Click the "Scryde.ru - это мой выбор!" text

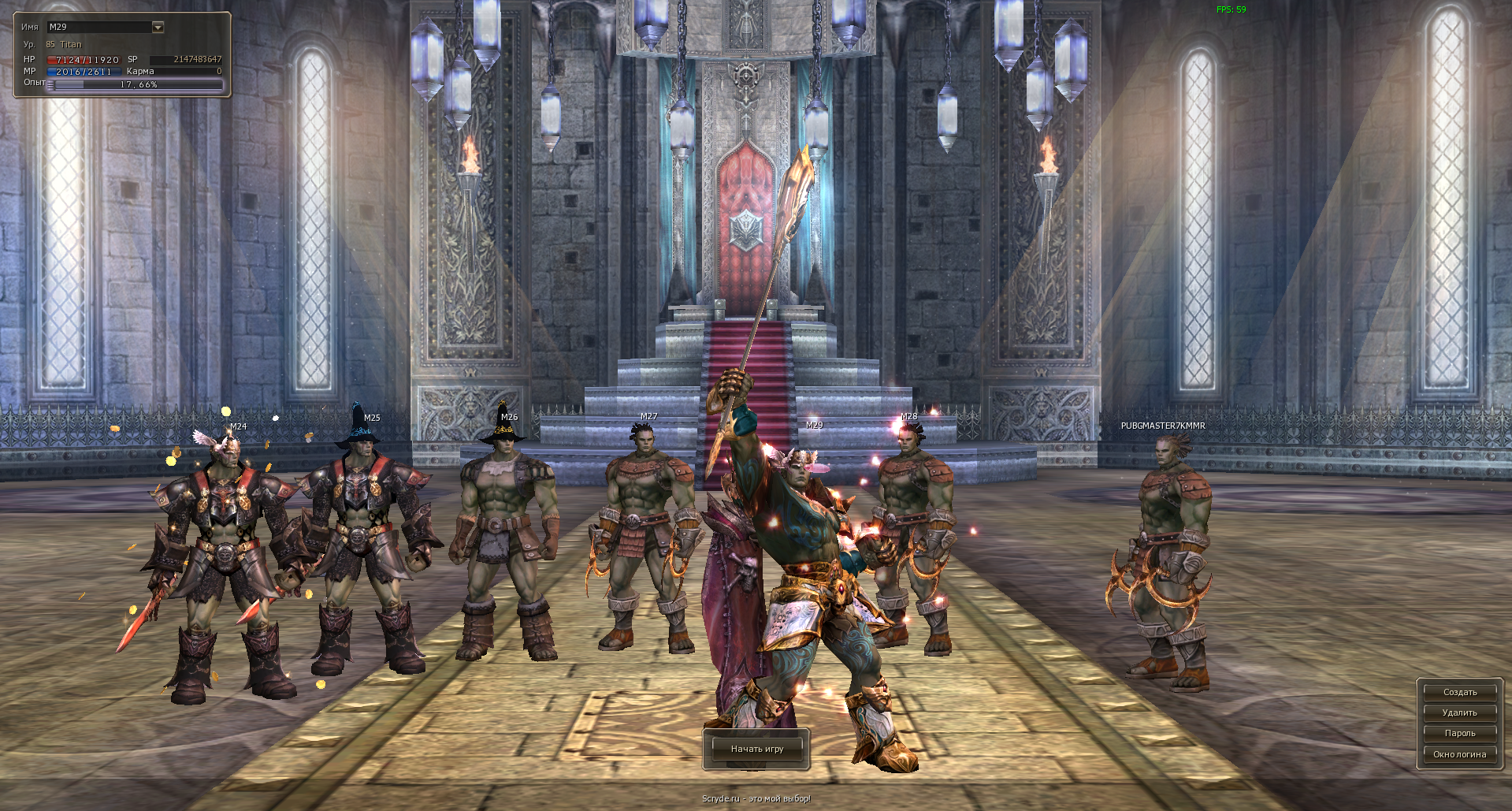pos(756,798)
